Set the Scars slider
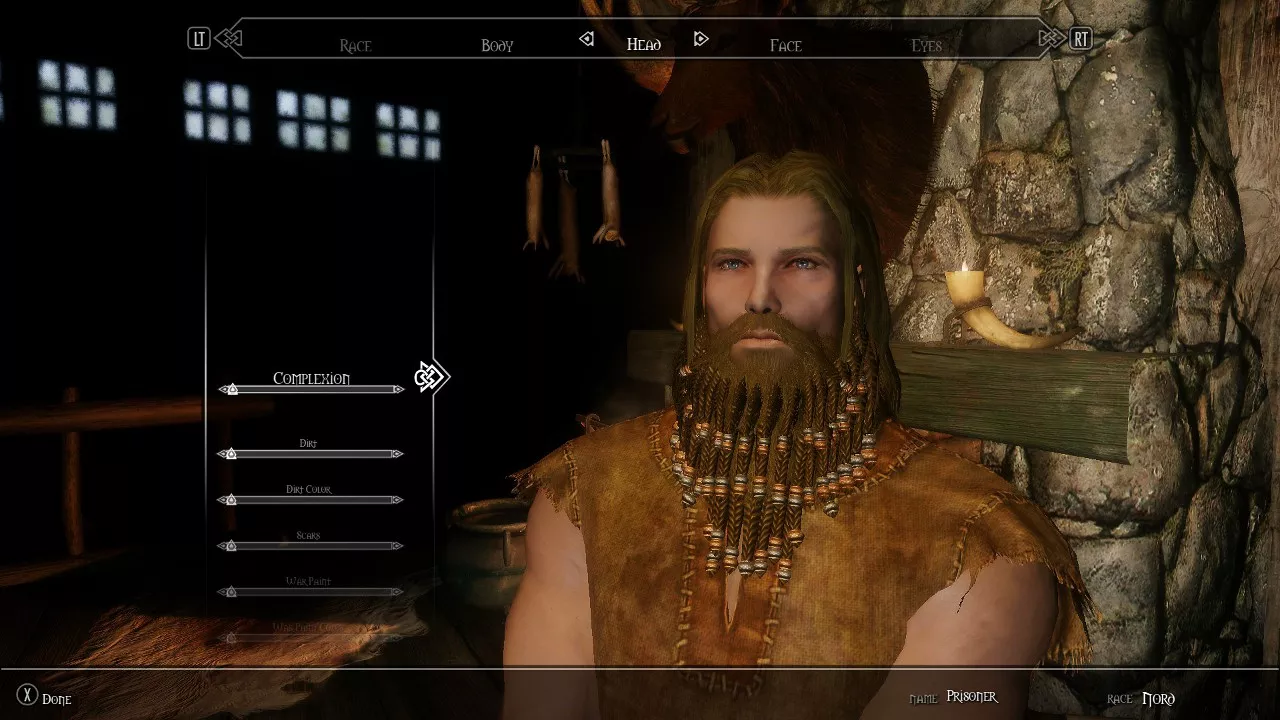Screen dimensions: 1280x720 (x=312, y=546)
